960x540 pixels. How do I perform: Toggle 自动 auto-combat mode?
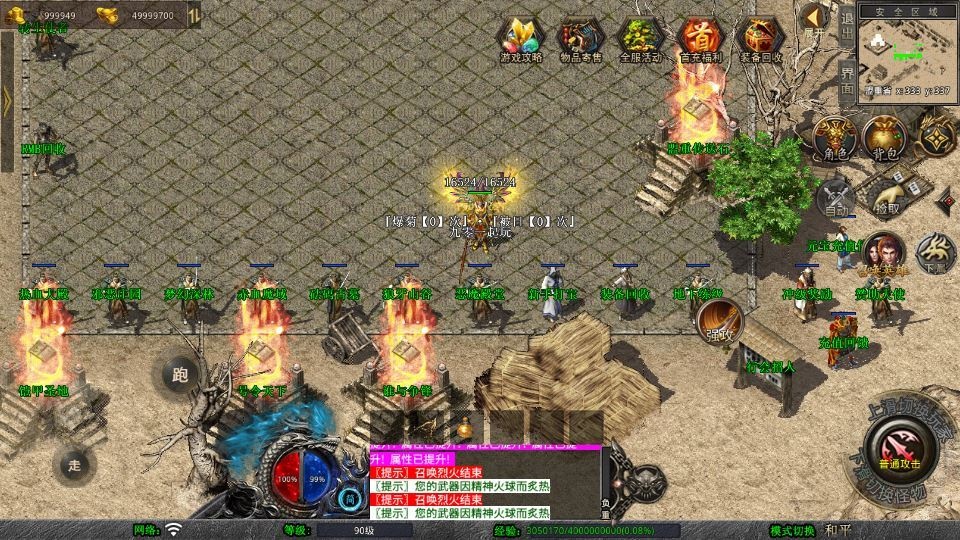[836, 199]
